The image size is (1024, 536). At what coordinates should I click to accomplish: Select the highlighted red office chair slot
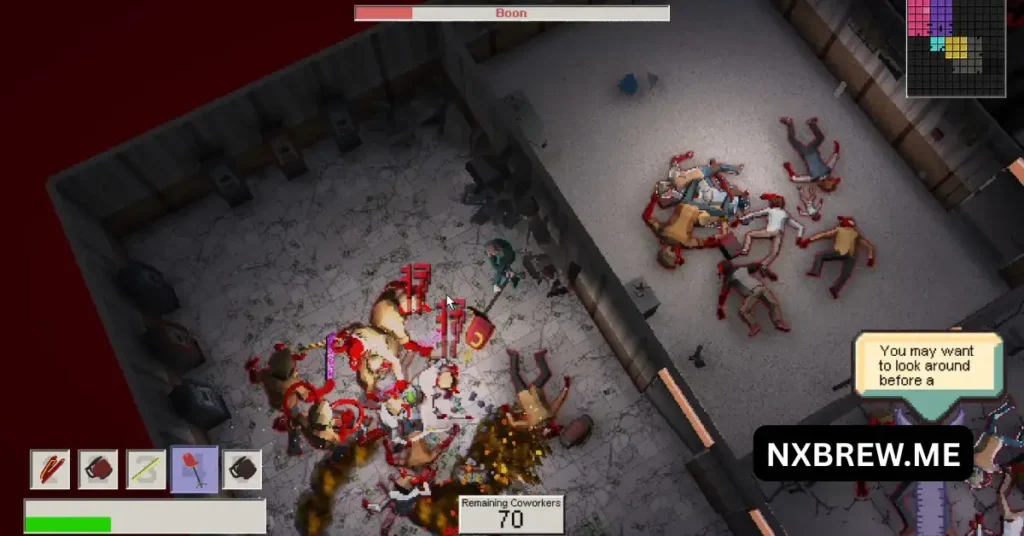pyautogui.click(x=194, y=469)
